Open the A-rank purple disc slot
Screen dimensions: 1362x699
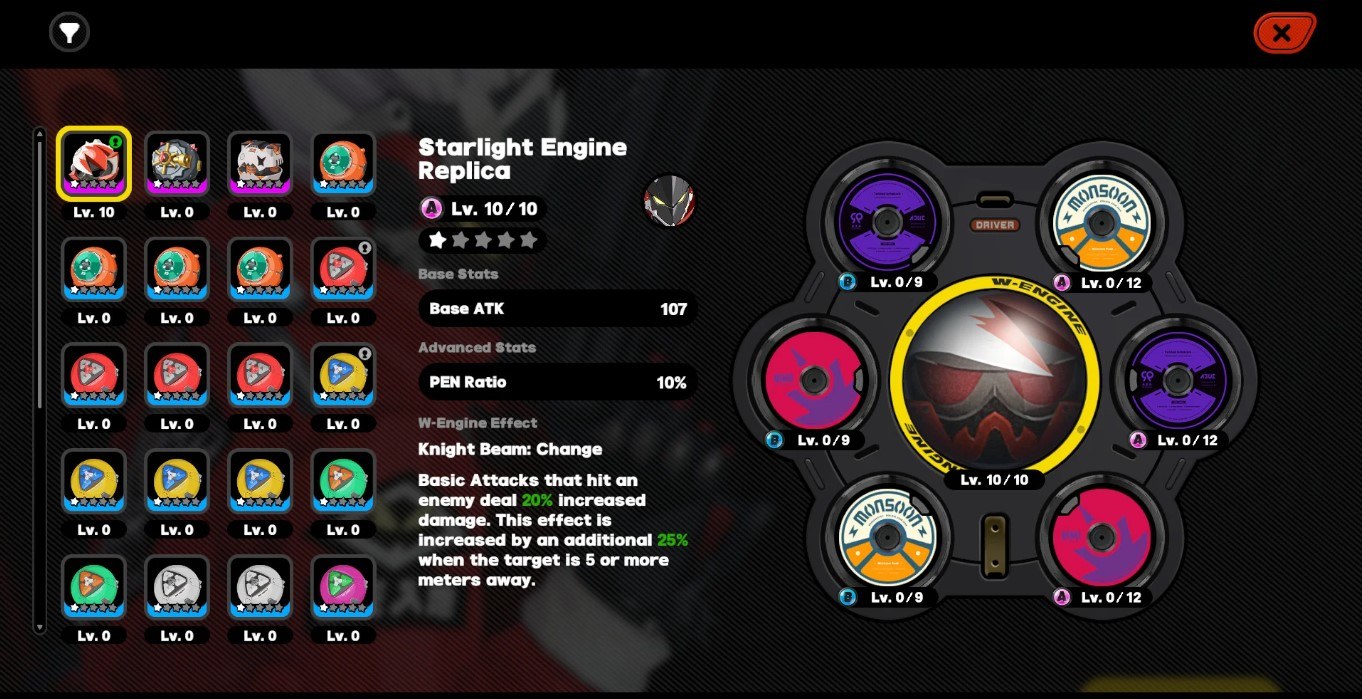click(1177, 380)
